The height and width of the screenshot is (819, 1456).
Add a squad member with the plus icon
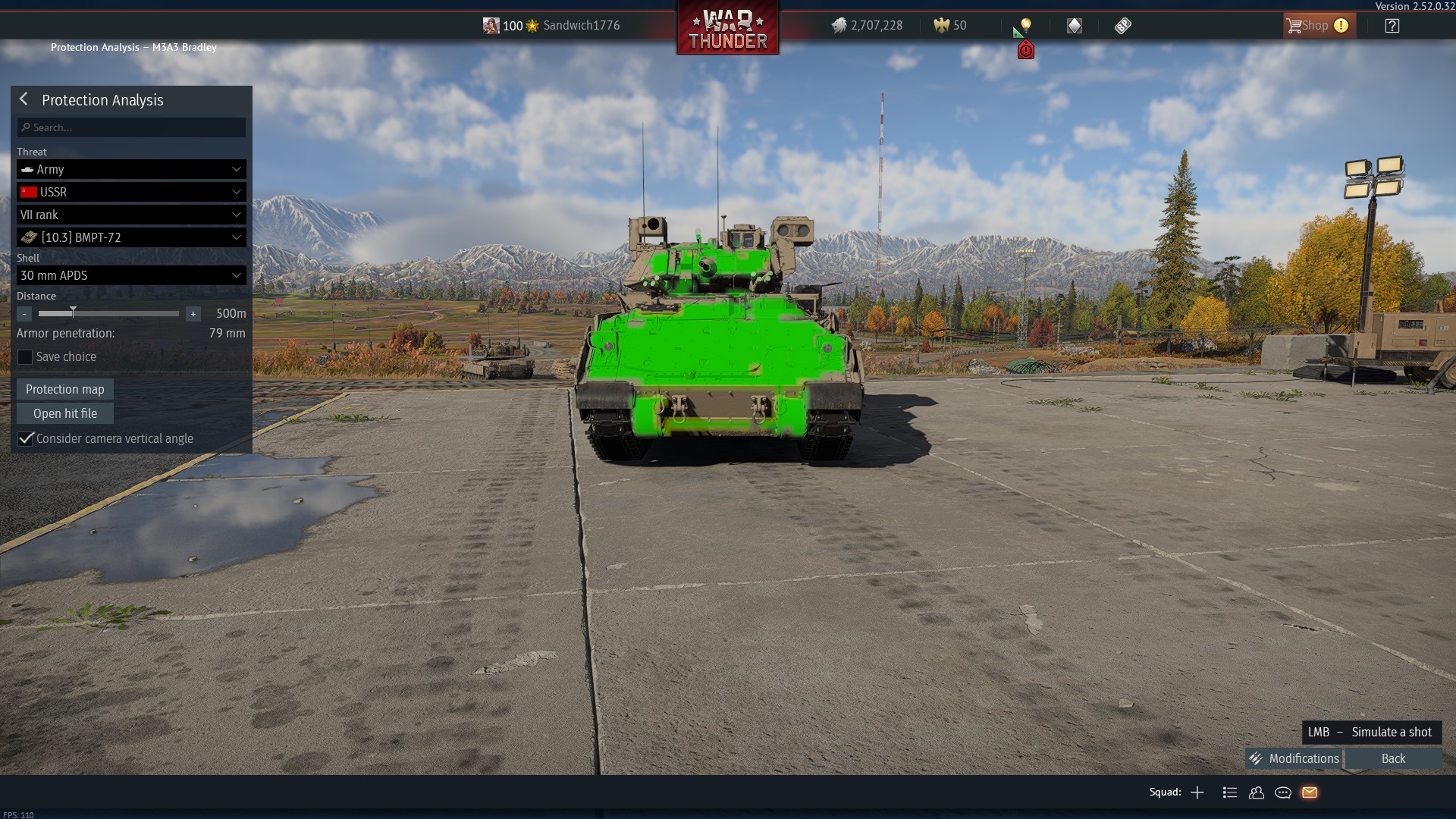[x=1197, y=792]
